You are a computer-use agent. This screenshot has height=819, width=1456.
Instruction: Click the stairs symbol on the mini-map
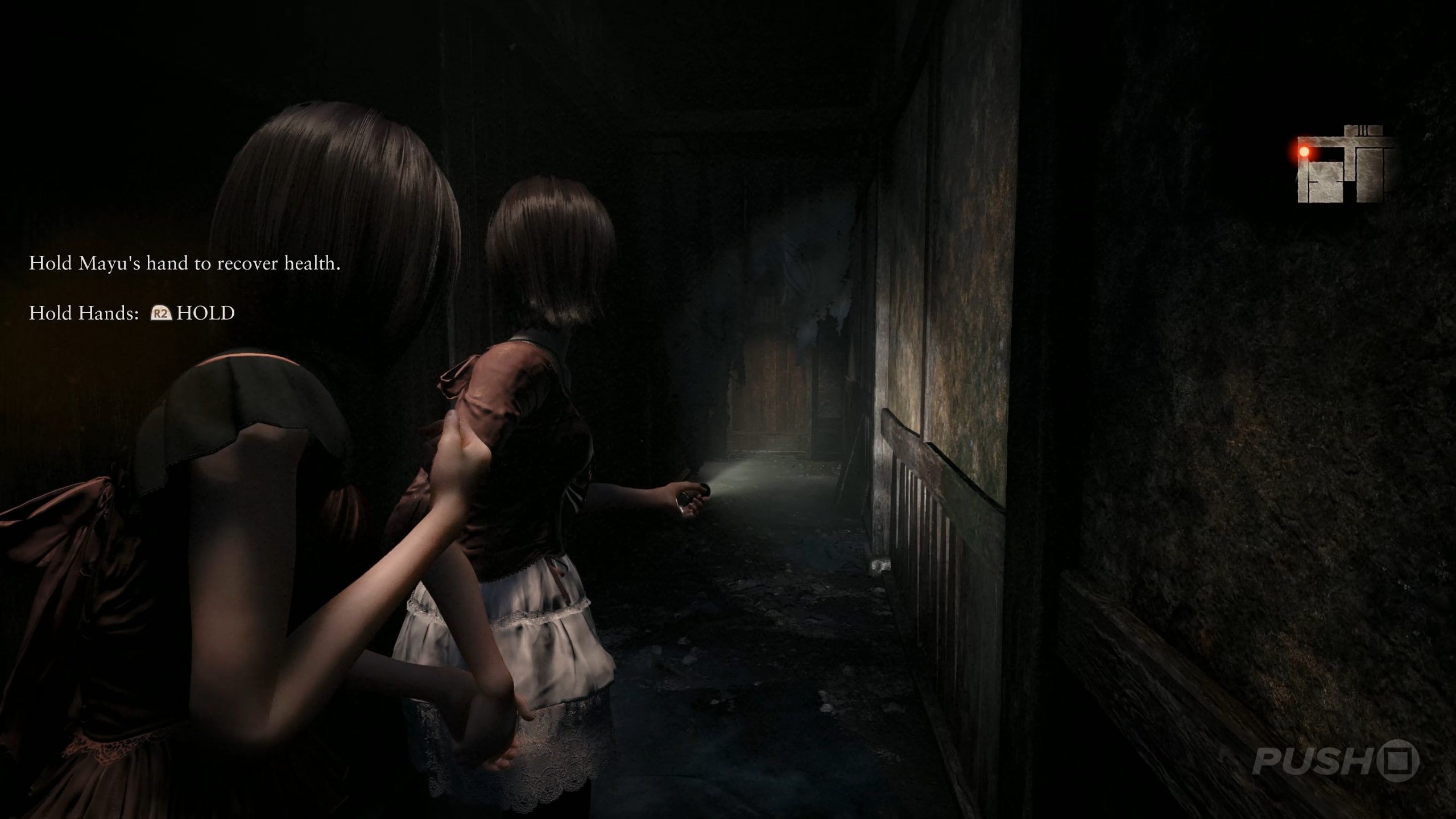(1363, 129)
